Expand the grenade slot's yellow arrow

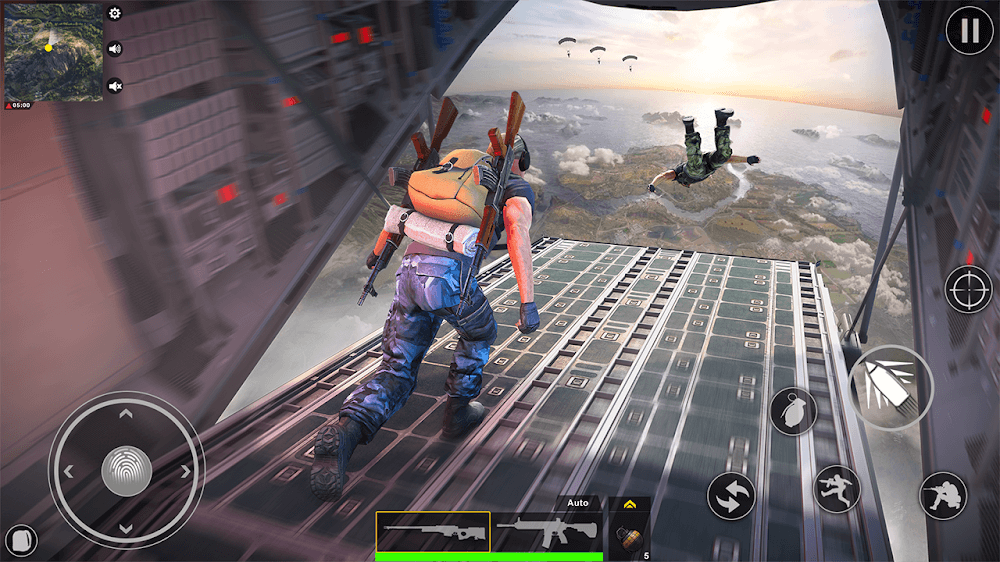point(629,505)
